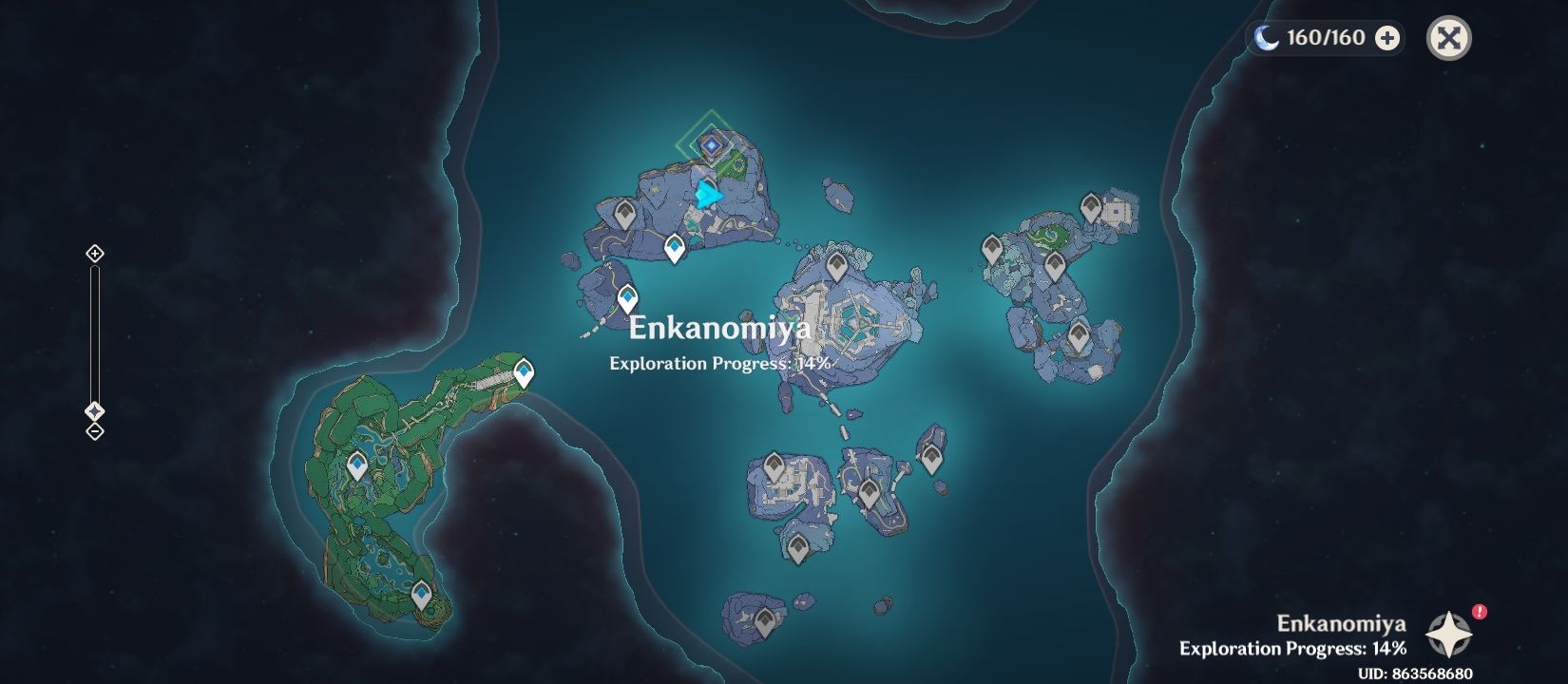Viewport: 1568px width, 684px height.
Task: Zoom in with the plus diamond button
Action: coord(94,253)
